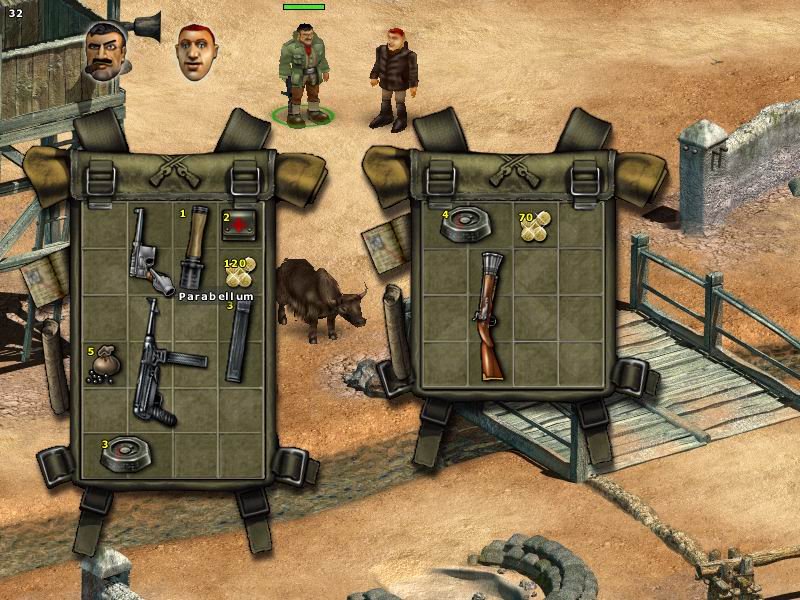Select the red-haired character portrait
This screenshot has height=600, width=800.
click(x=197, y=52)
